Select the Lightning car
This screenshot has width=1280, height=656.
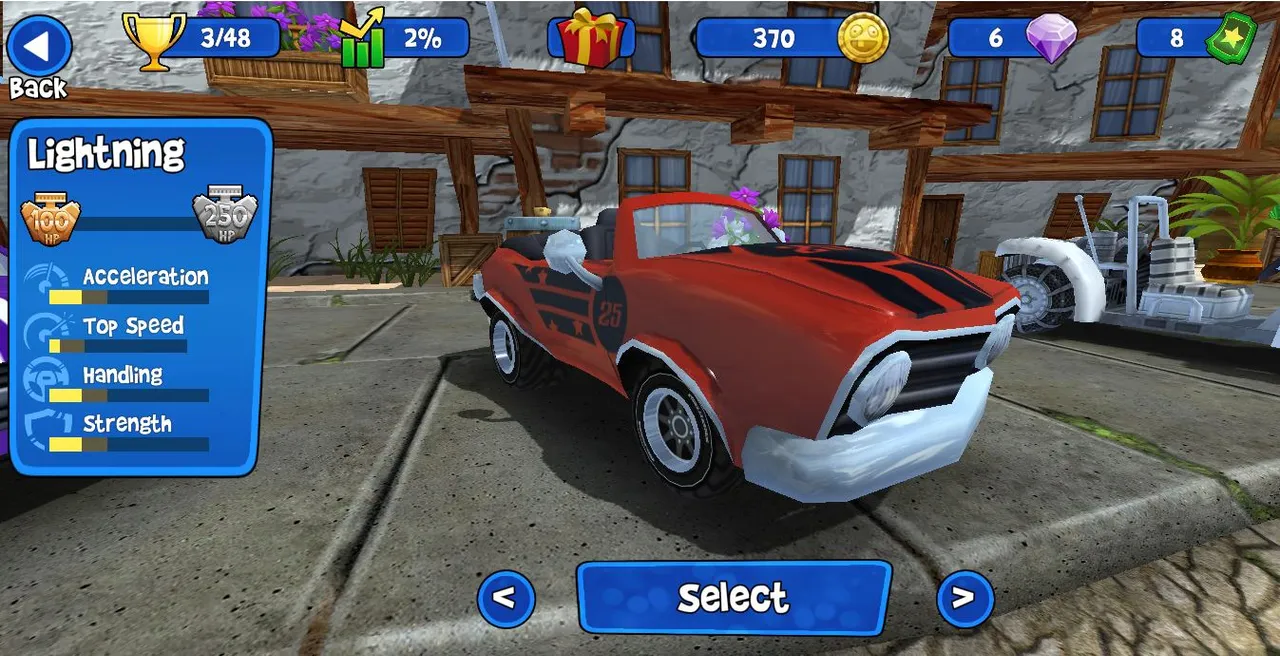(x=733, y=597)
